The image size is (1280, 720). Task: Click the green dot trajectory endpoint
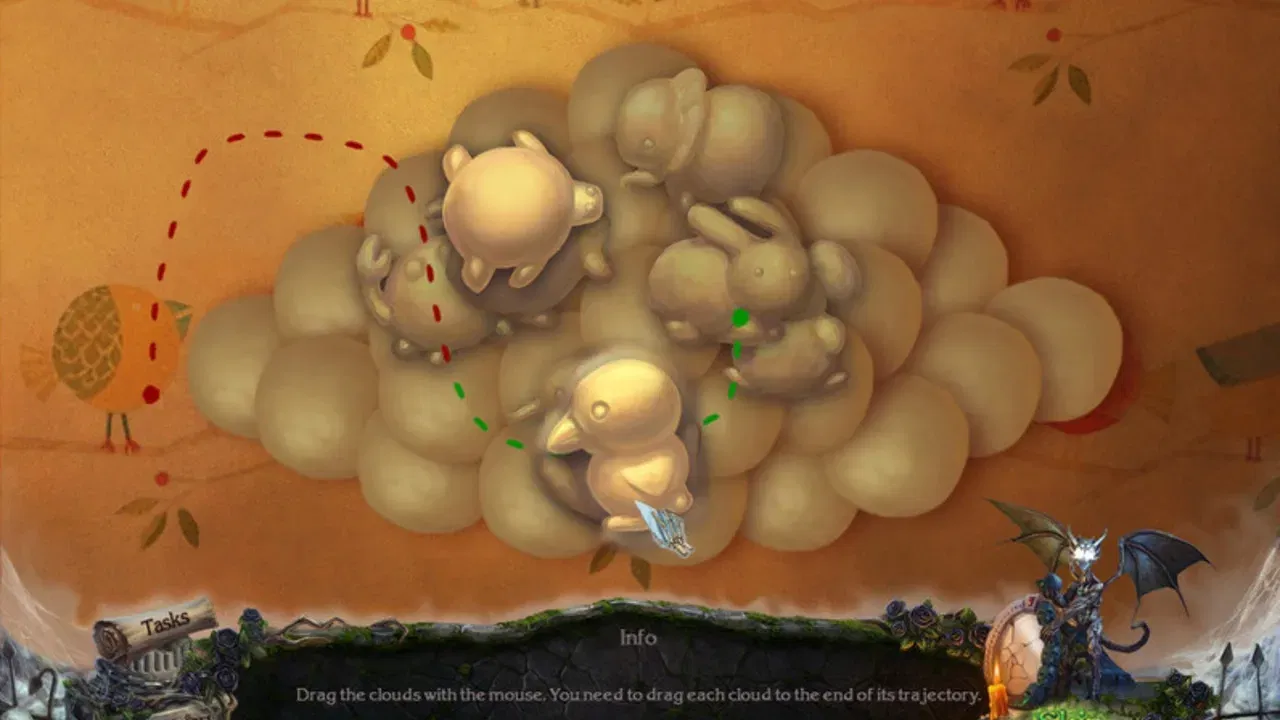point(741,315)
